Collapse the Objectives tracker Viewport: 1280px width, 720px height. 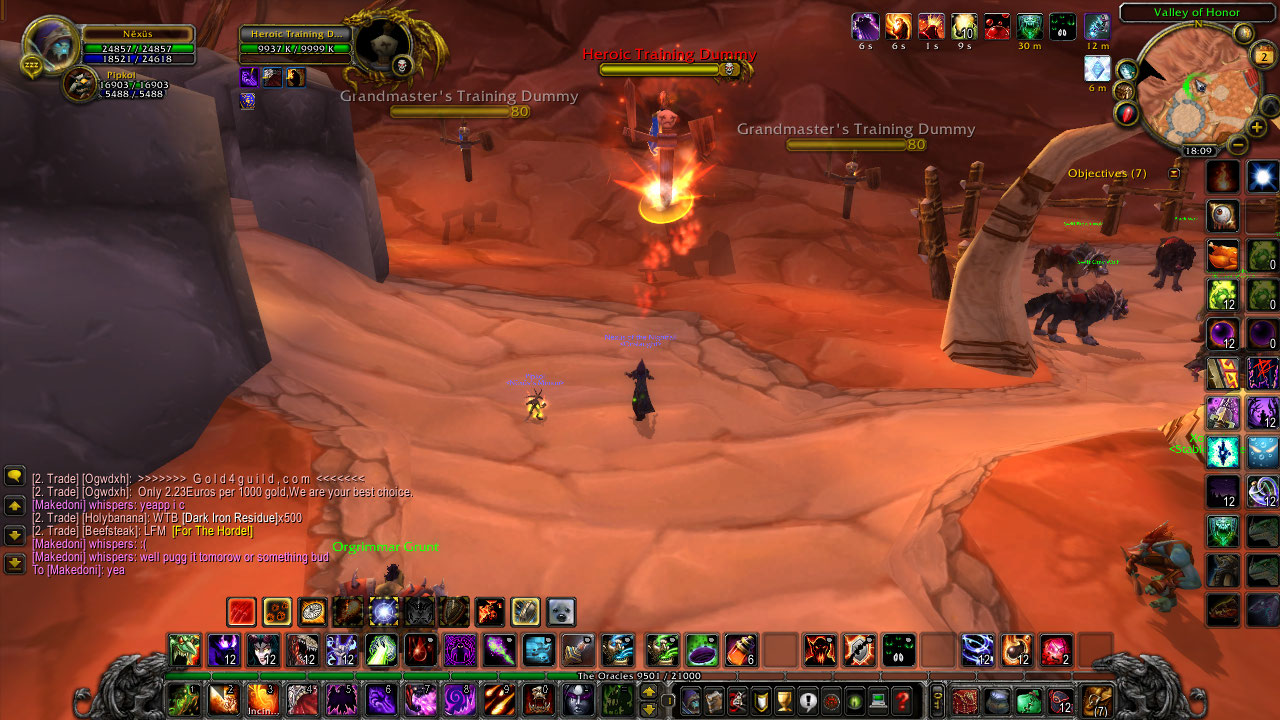[1174, 173]
